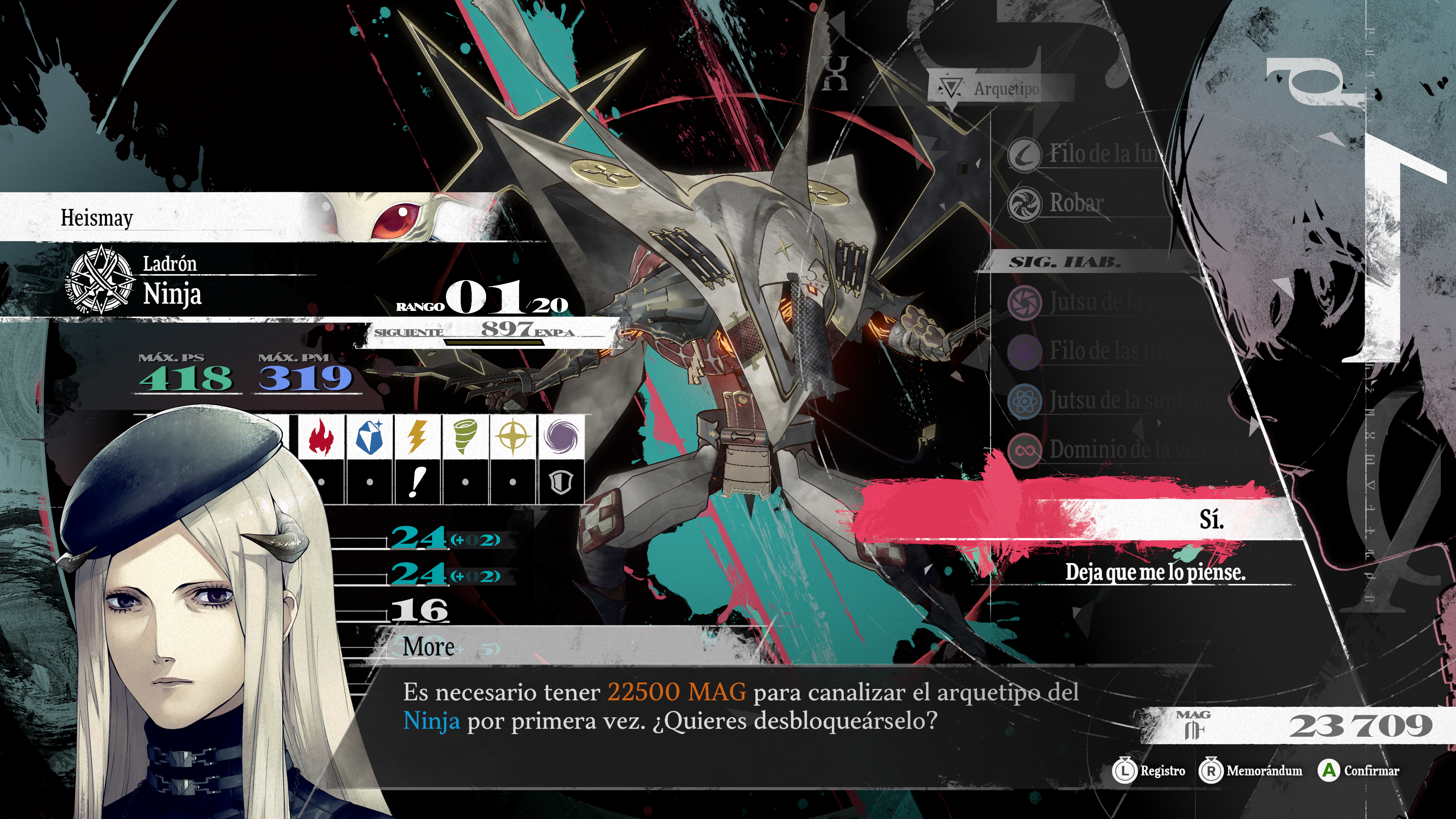Click the fire affinity icon
The image size is (1456, 819).
click(321, 438)
